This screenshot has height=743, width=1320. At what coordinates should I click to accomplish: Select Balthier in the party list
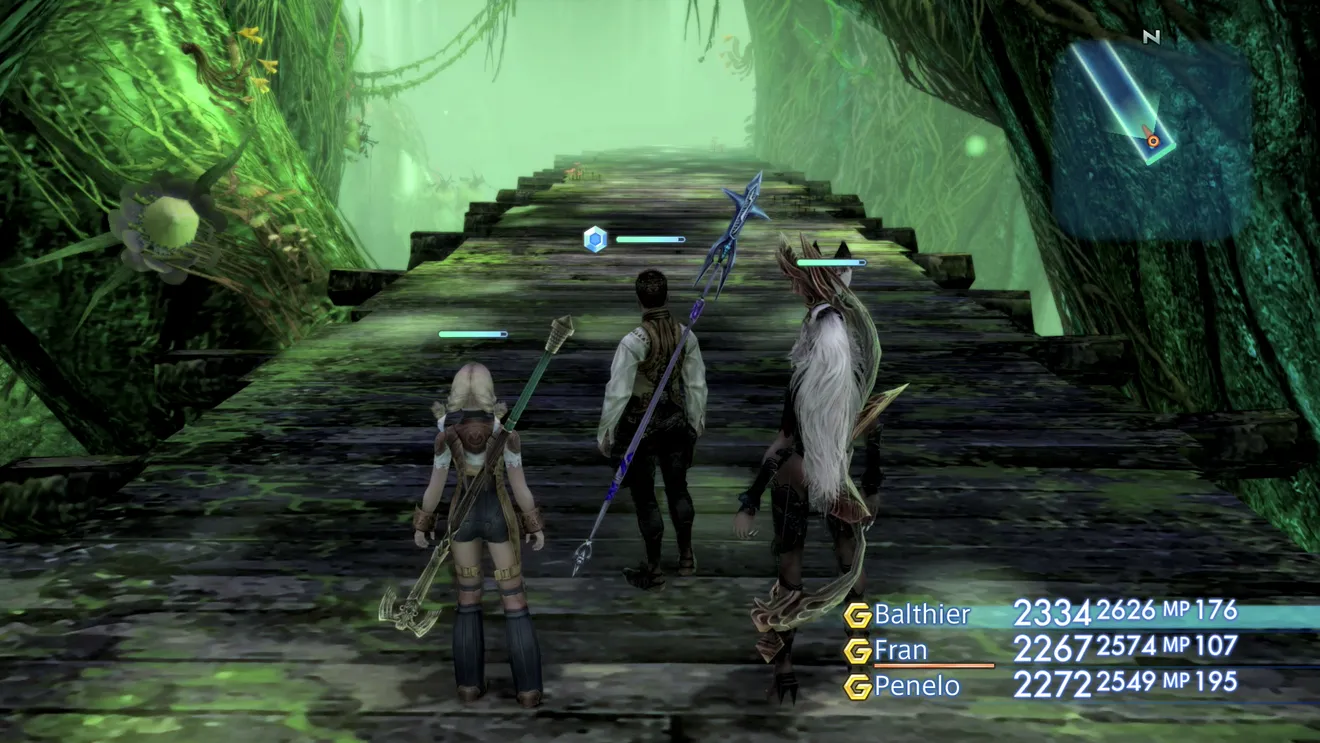point(922,613)
